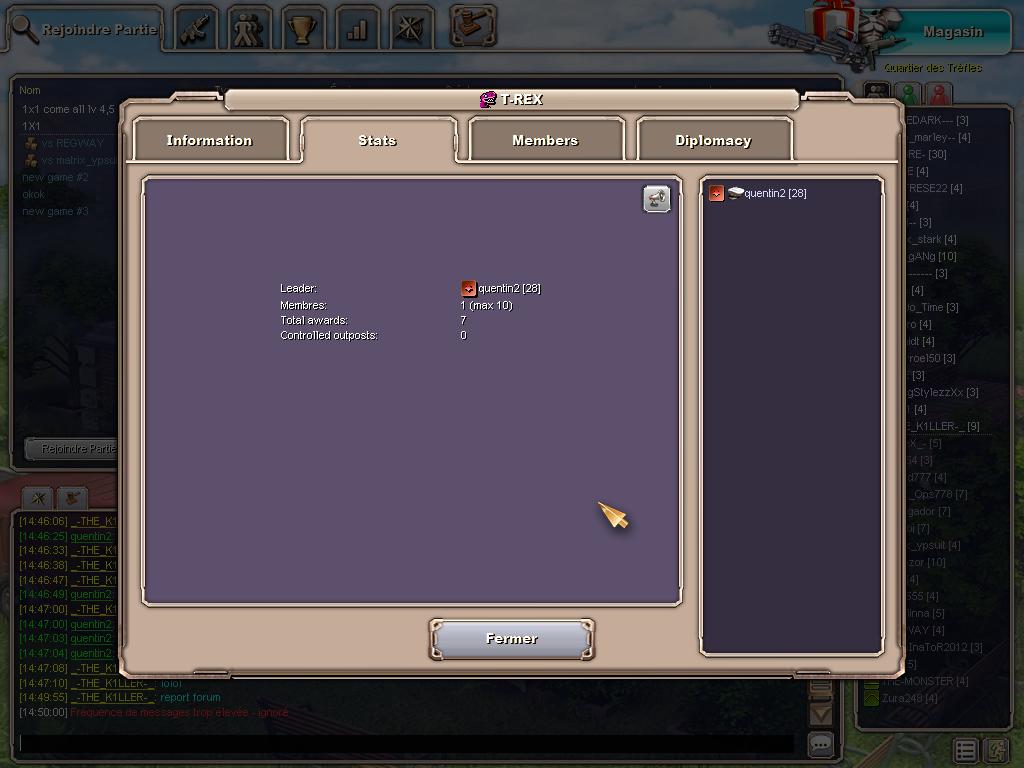Open the bar chart rankings icon
The height and width of the screenshot is (768, 1024).
pyautogui.click(x=357, y=29)
